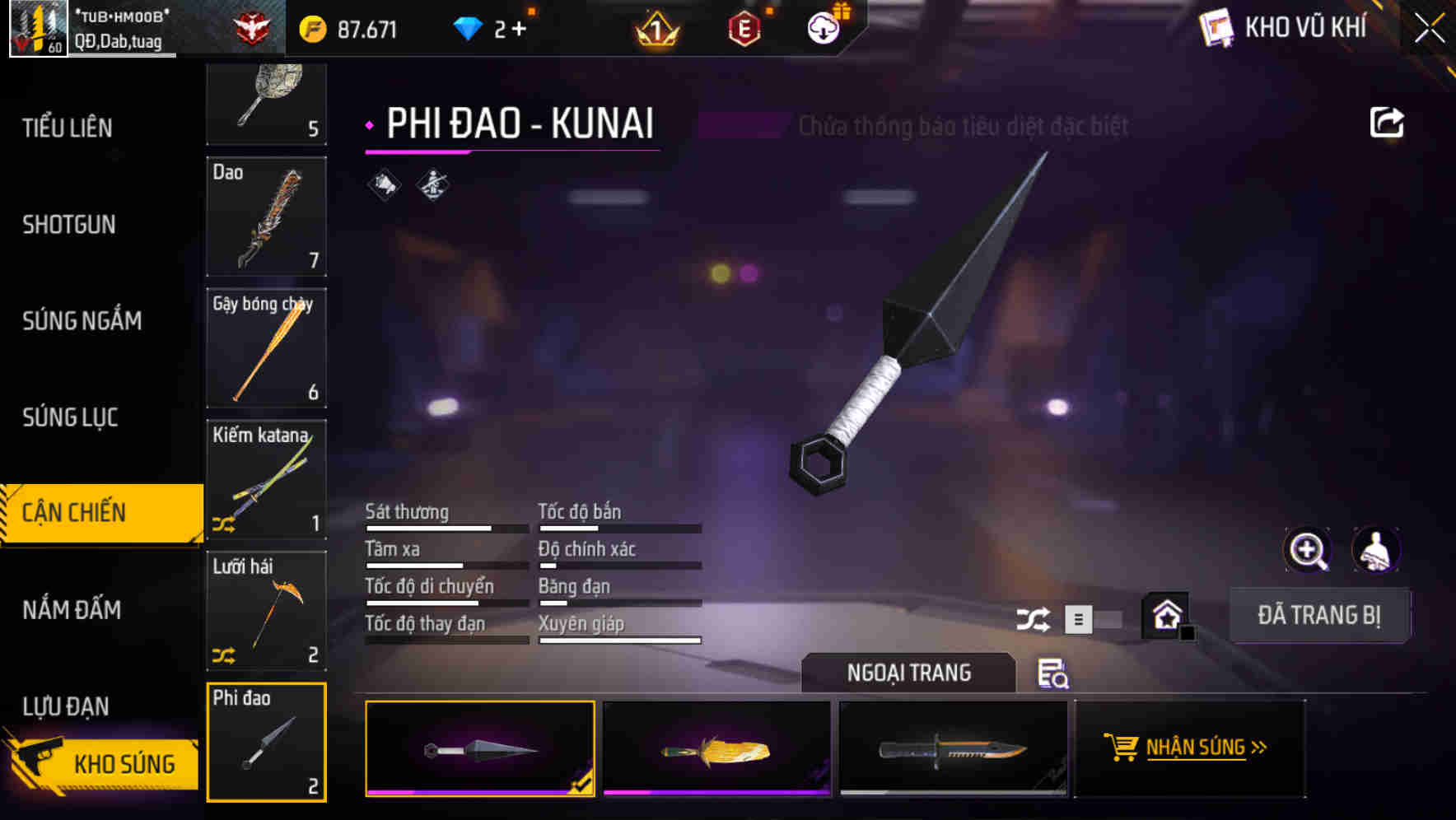Screen dimensions: 1456x820
Task: Click the shuffle skins icon above NGOẠI TRANG
Action: (1035, 617)
